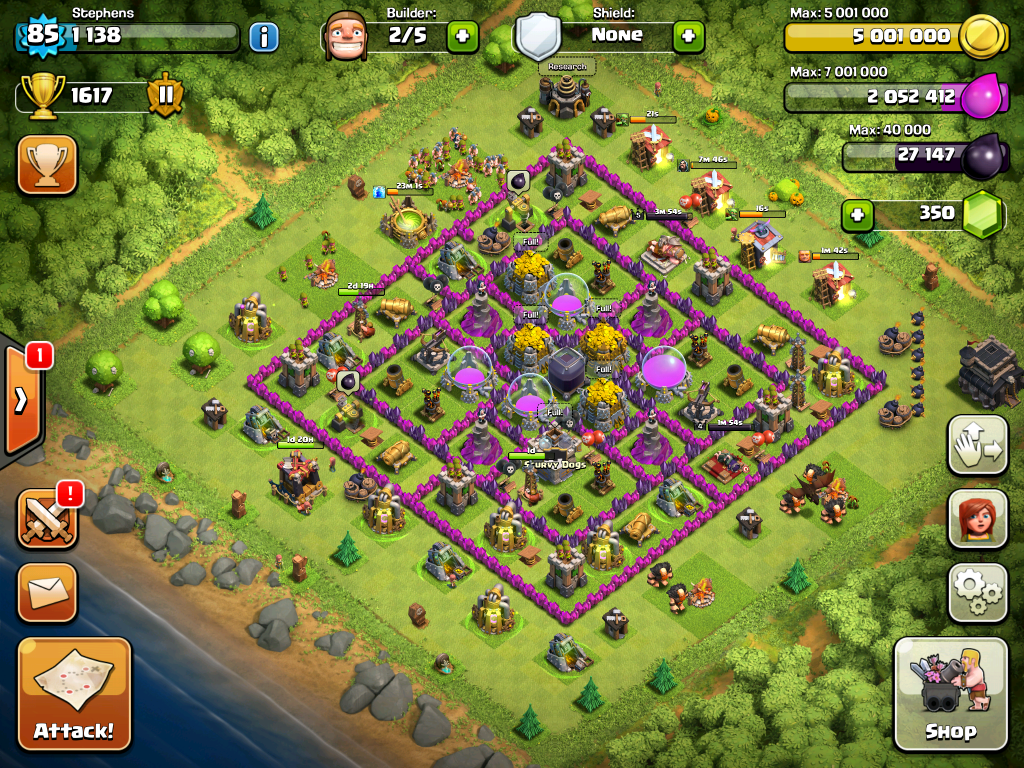Open the trophy leaderboard button

click(47, 165)
